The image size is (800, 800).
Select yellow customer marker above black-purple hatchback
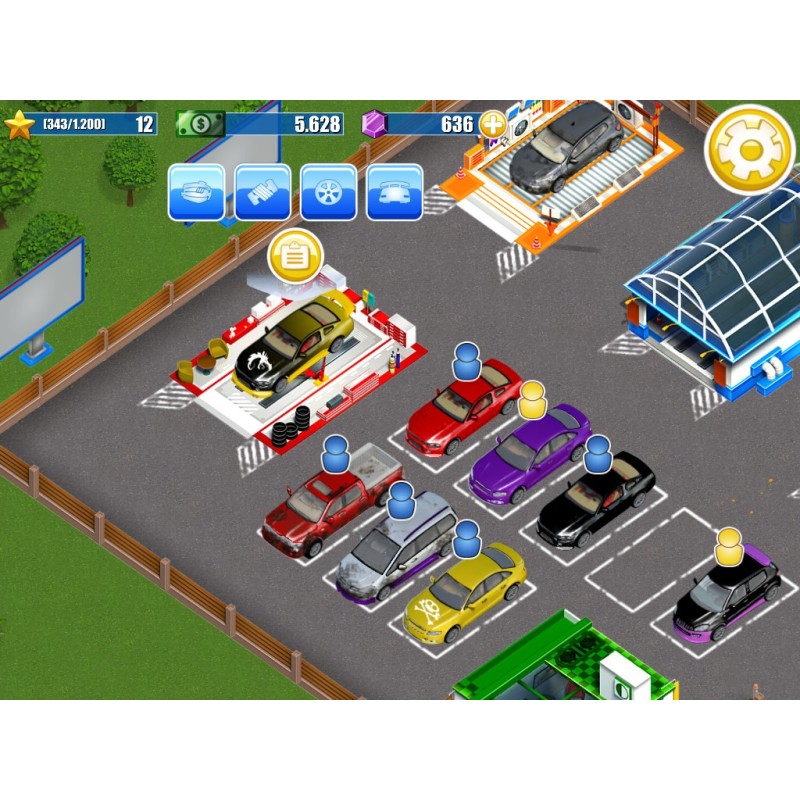pyautogui.click(x=729, y=545)
